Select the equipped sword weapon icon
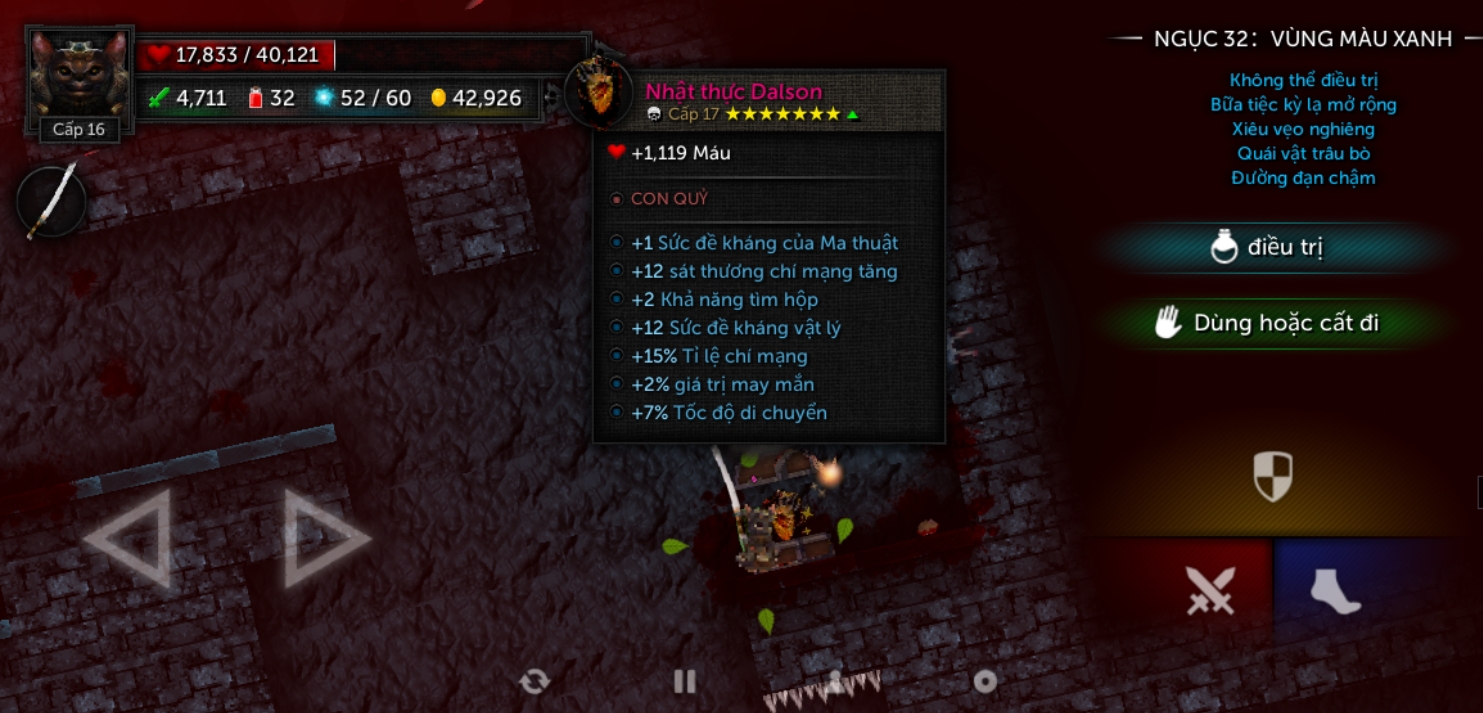Viewport: 1483px width, 713px height. tap(52, 201)
